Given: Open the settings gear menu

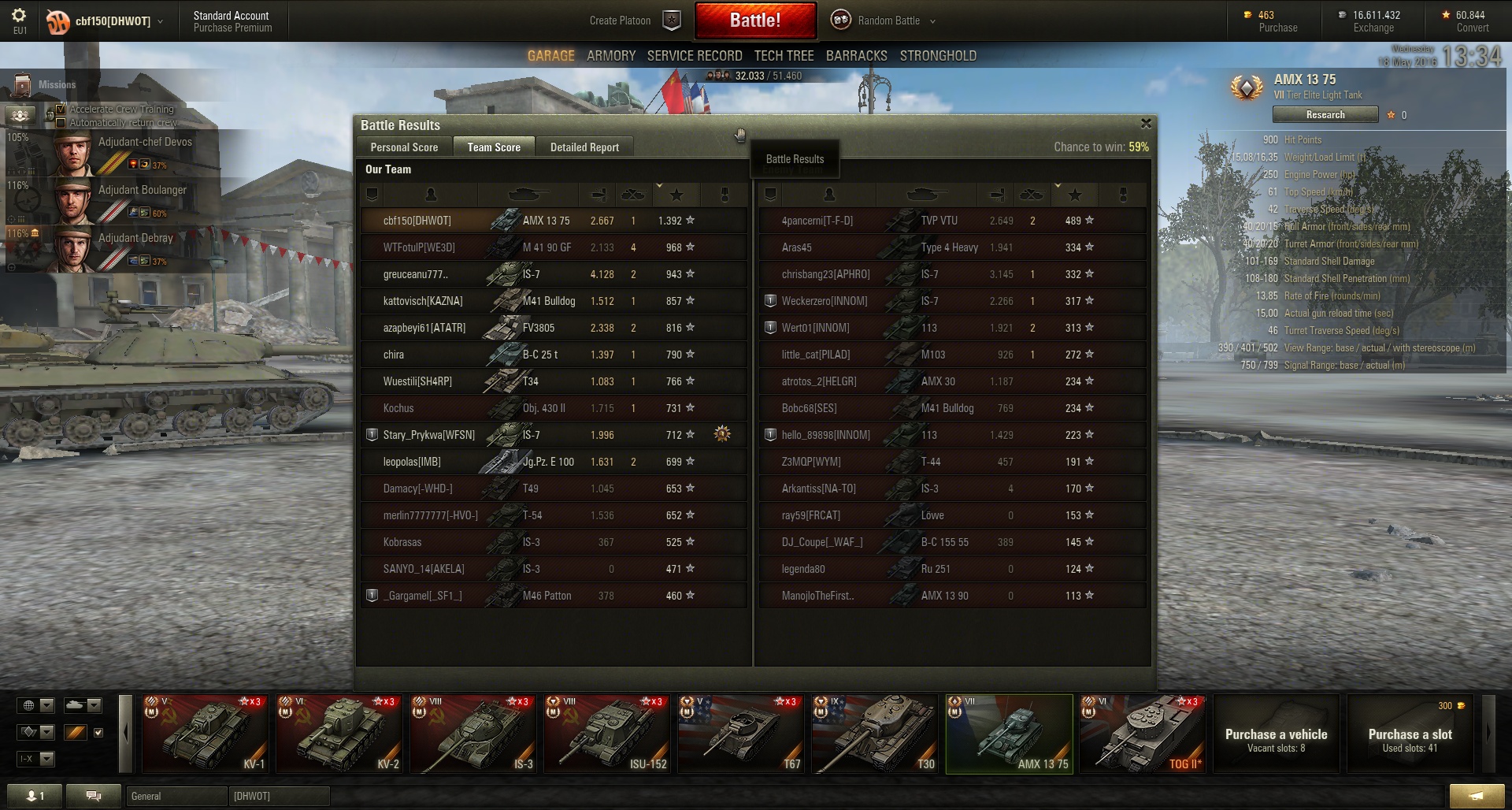Looking at the screenshot, I should click(x=19, y=16).
